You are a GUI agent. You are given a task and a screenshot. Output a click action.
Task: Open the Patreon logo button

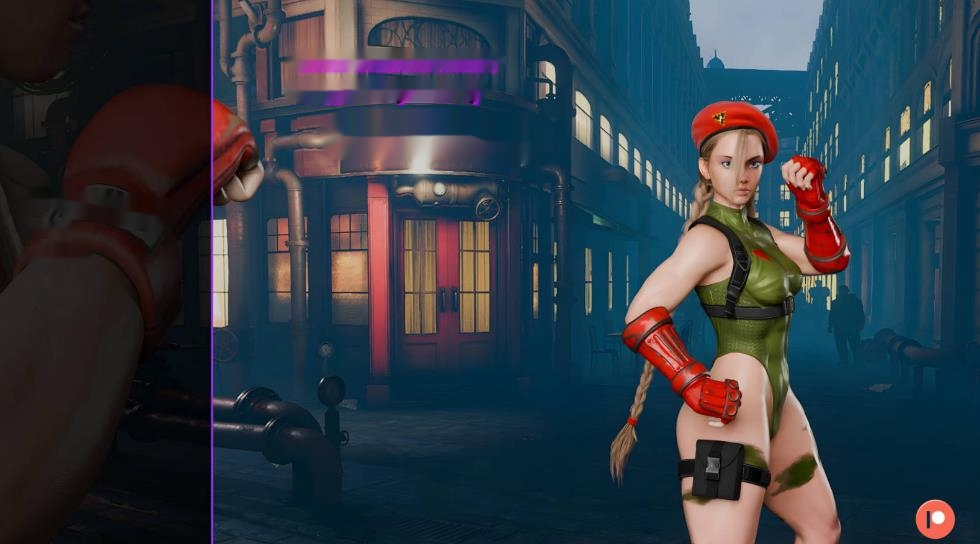tap(935, 519)
